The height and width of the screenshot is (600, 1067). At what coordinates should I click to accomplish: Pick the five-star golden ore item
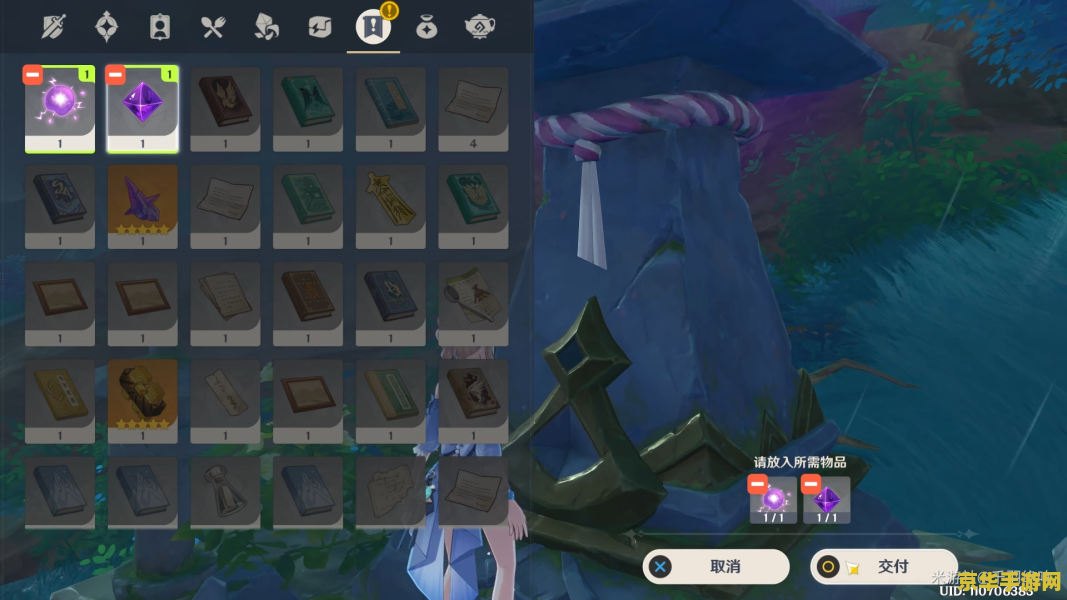(142, 400)
